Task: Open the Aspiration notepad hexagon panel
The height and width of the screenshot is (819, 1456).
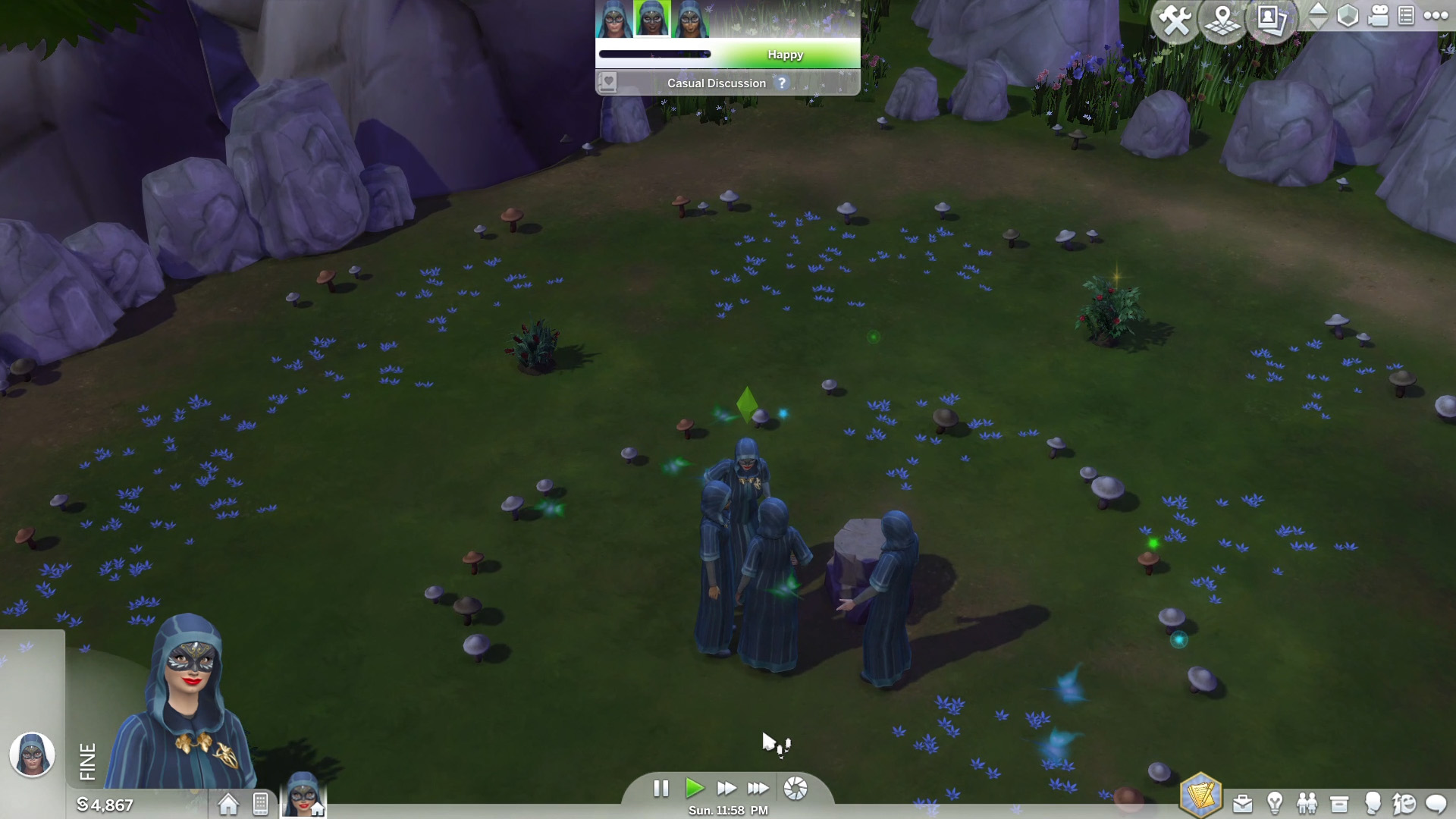Action: click(1200, 795)
